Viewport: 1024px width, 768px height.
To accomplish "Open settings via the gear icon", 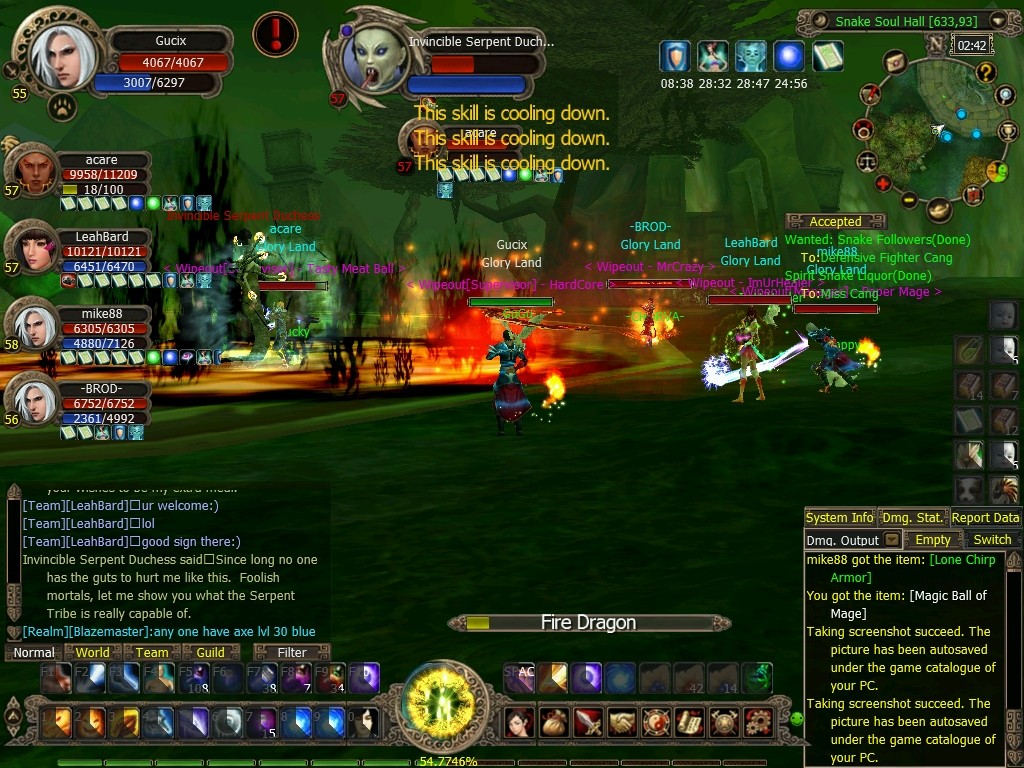I will [758, 721].
